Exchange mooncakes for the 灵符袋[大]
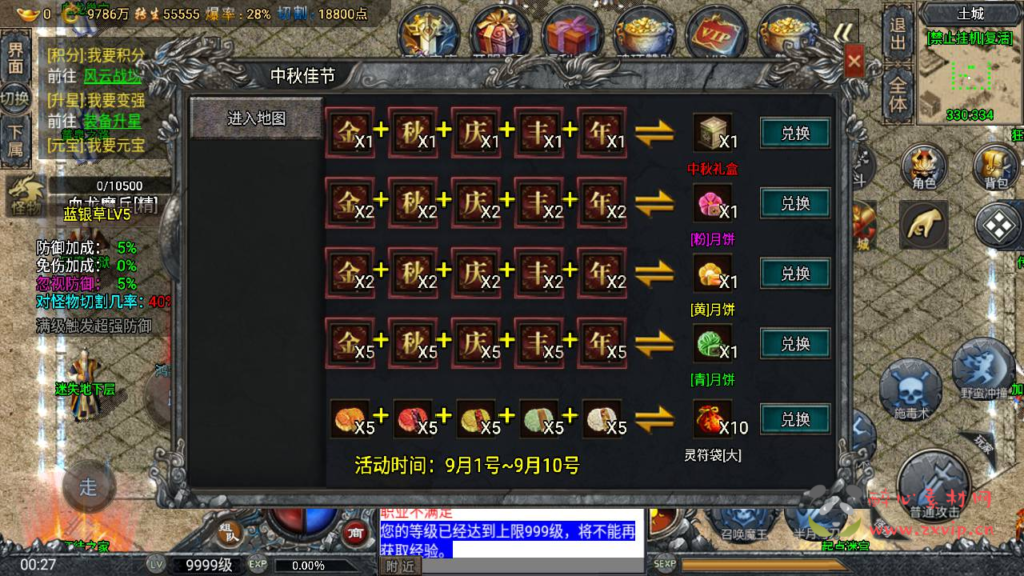Screen dimensions: 1024x576 pyautogui.click(x=795, y=418)
